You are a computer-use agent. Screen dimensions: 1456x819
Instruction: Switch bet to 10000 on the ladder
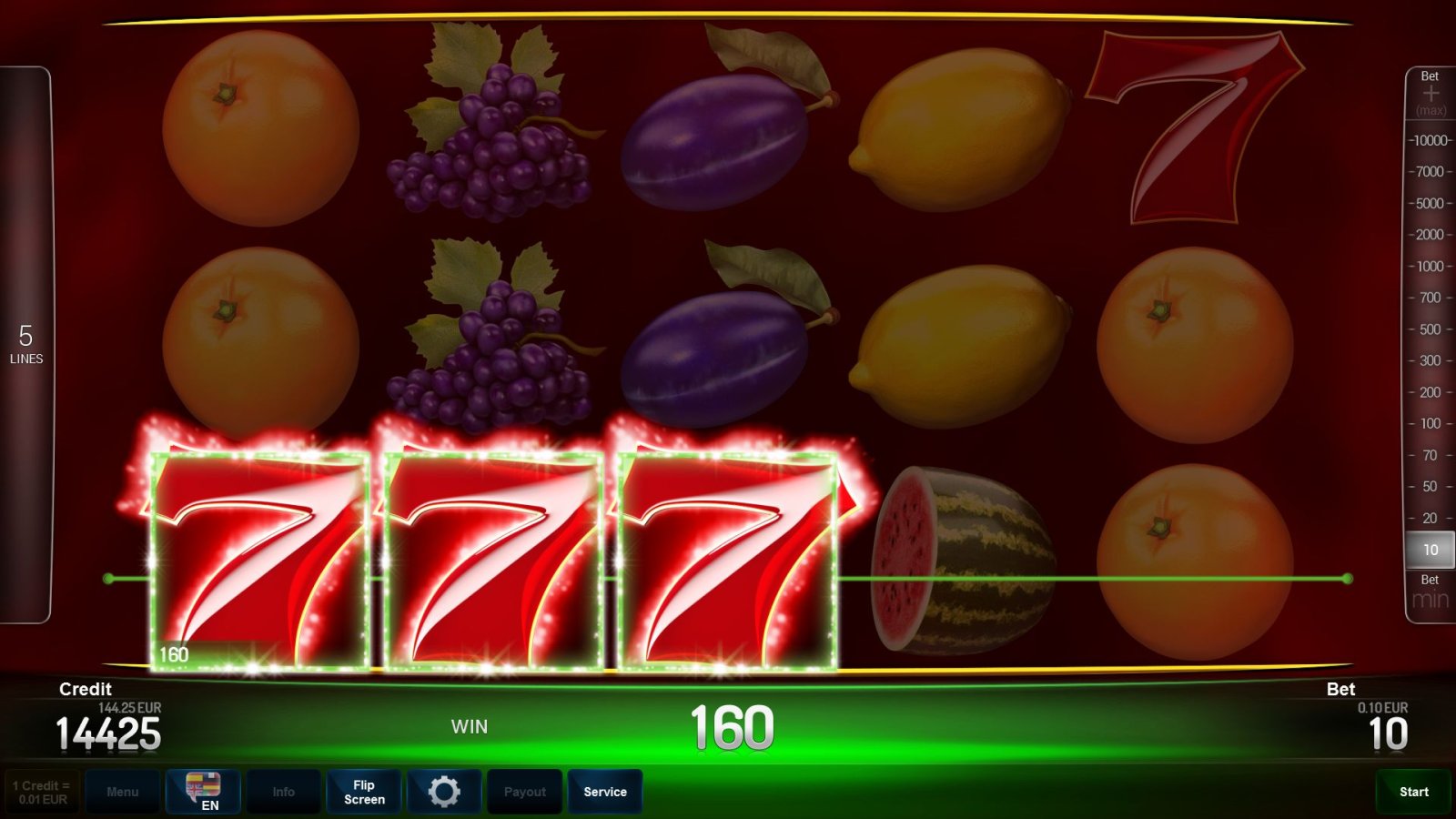pos(1429,140)
